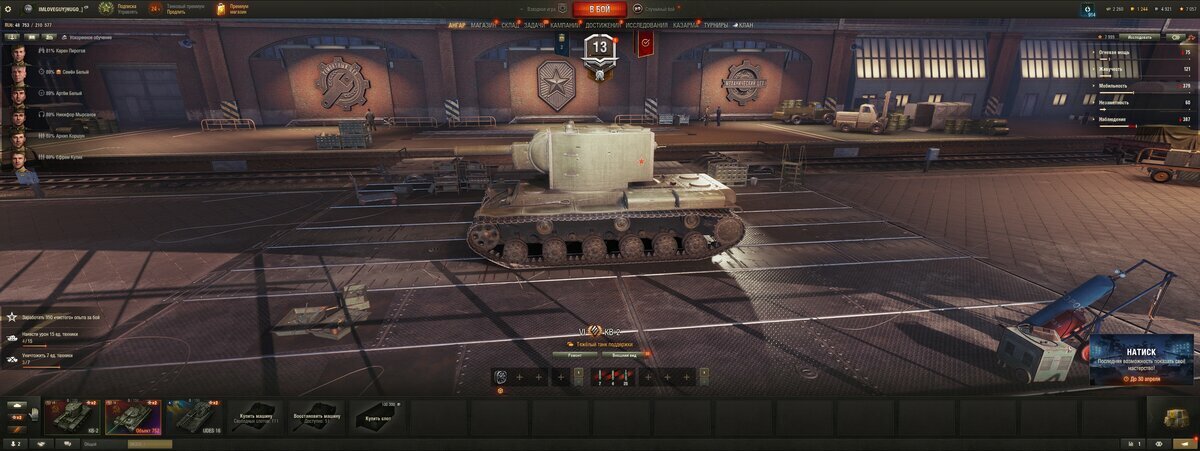Viewport: 1200px width, 451px height.
Task: Start a battle with the red «В бой» button
Action: (x=599, y=9)
